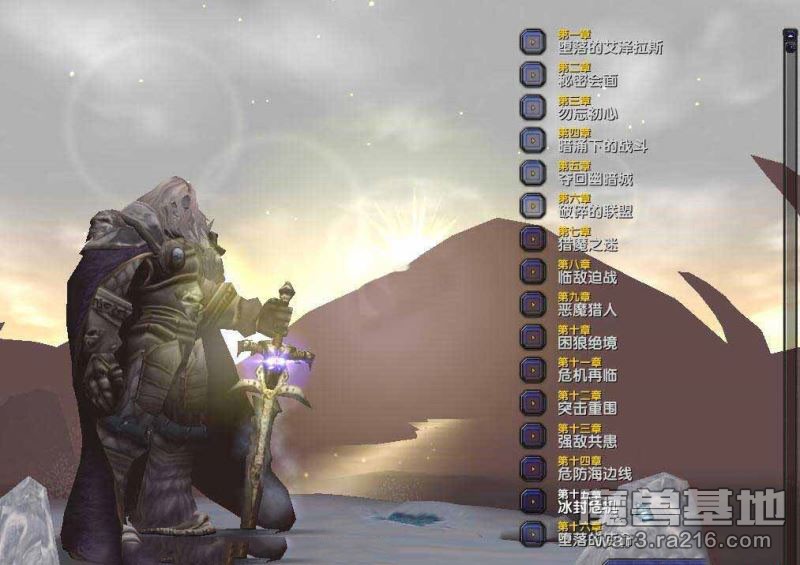800x565 pixels.
Task: Launch Chapter 5 夺回幽暗城
Action: tap(534, 173)
